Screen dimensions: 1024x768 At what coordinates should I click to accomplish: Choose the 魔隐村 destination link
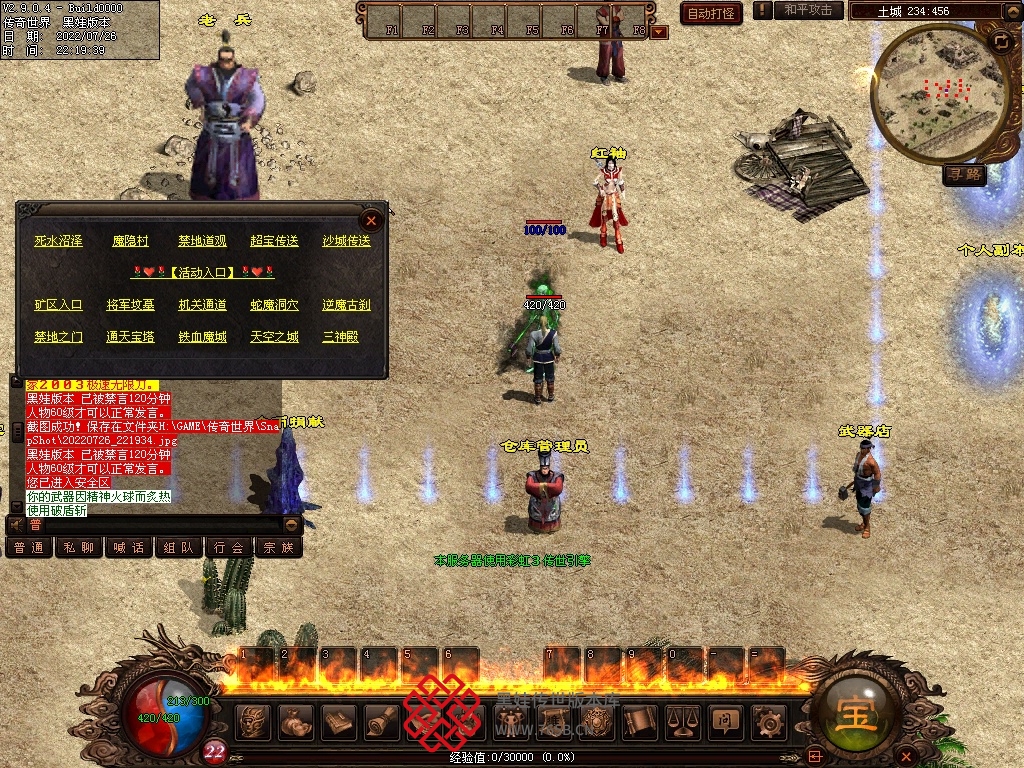pos(130,241)
